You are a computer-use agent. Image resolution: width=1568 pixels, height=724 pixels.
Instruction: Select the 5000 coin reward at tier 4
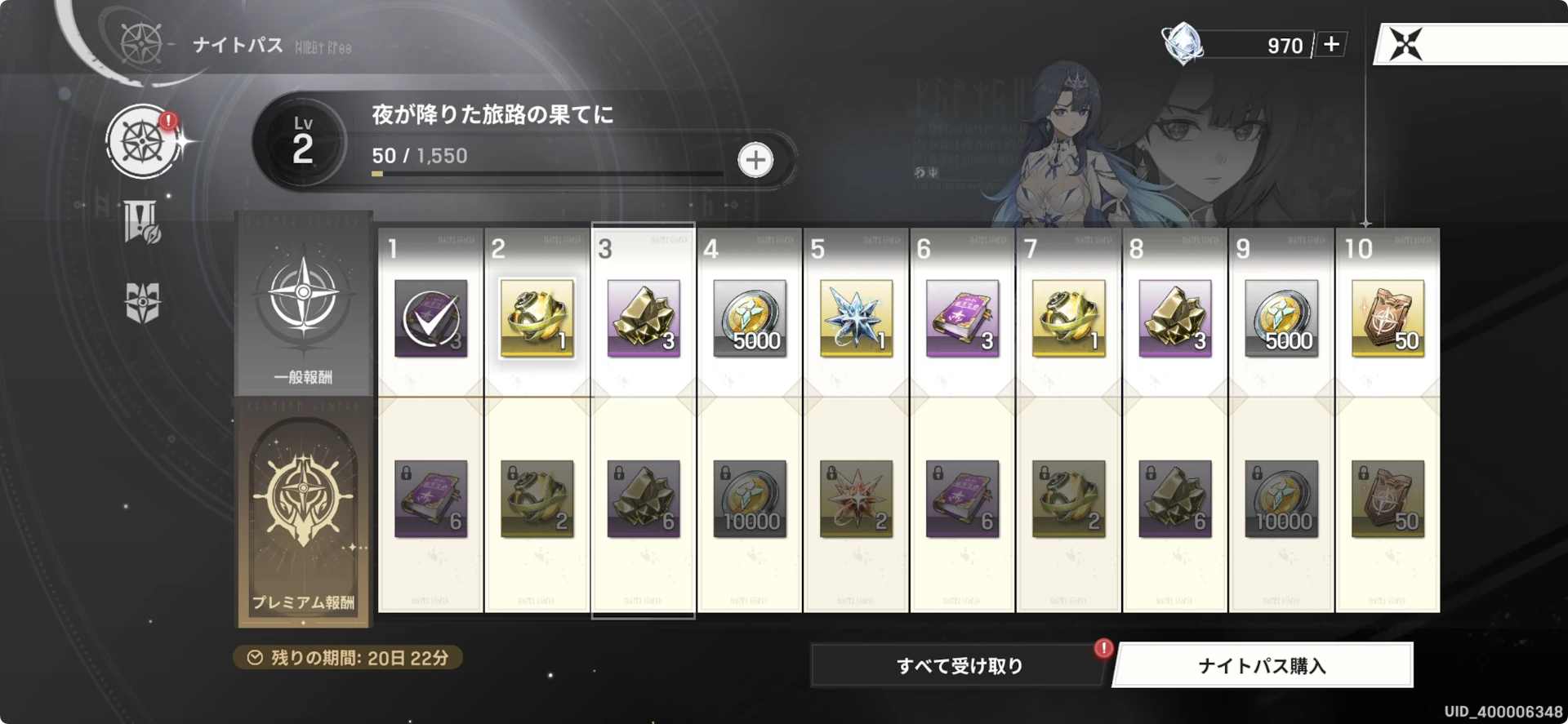pyautogui.click(x=750, y=318)
